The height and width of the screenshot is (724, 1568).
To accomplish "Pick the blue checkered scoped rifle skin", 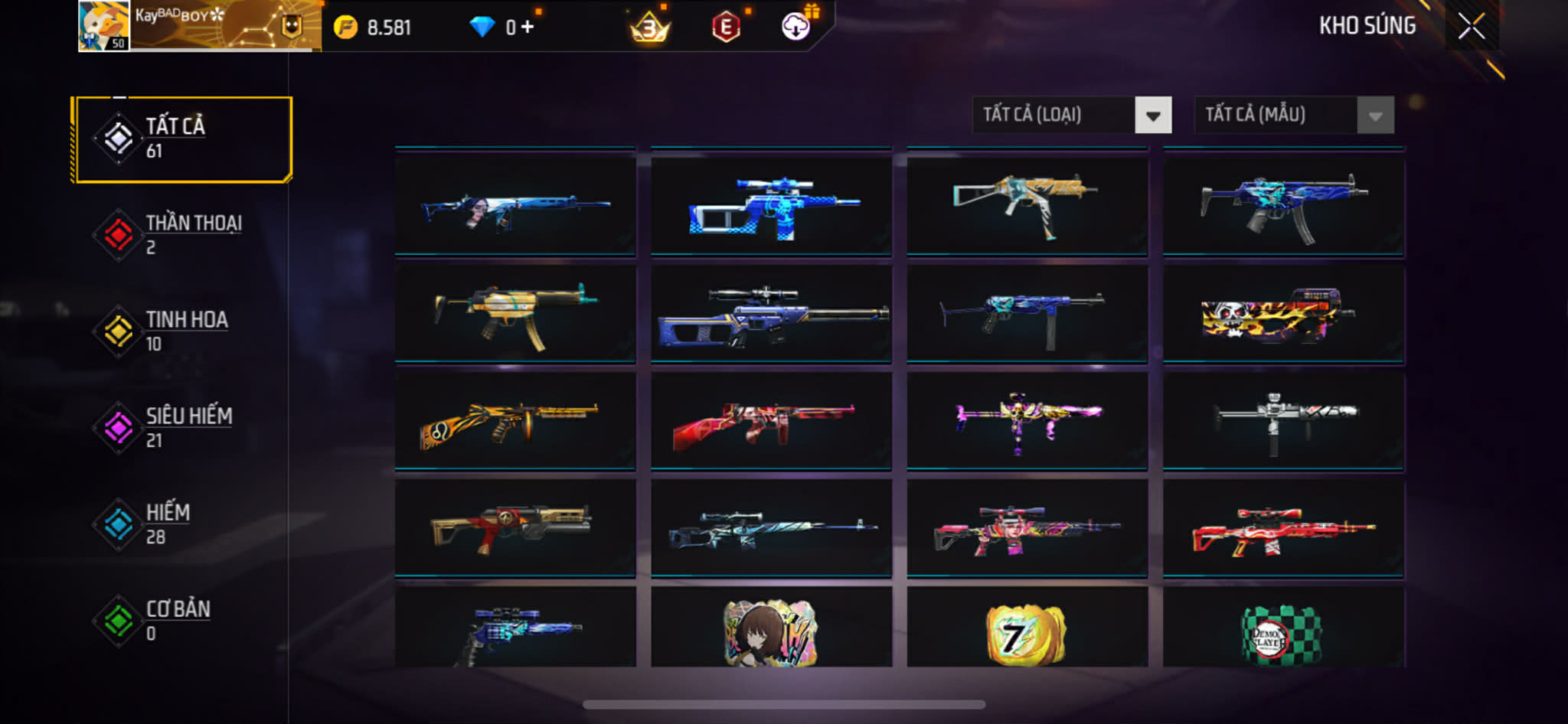I will 771,207.
